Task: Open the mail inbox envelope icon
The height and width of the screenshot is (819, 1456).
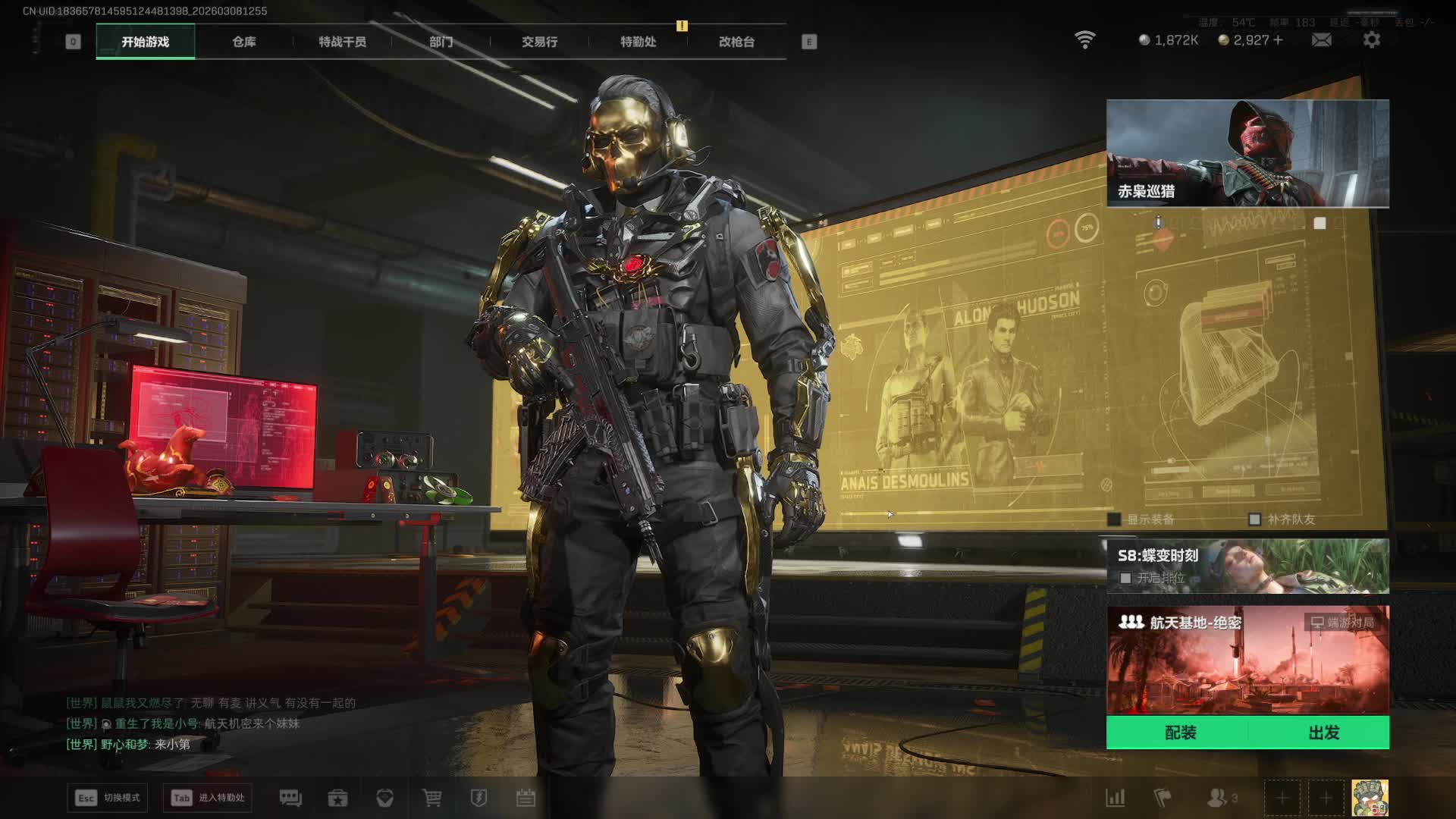Action: coord(1321,40)
